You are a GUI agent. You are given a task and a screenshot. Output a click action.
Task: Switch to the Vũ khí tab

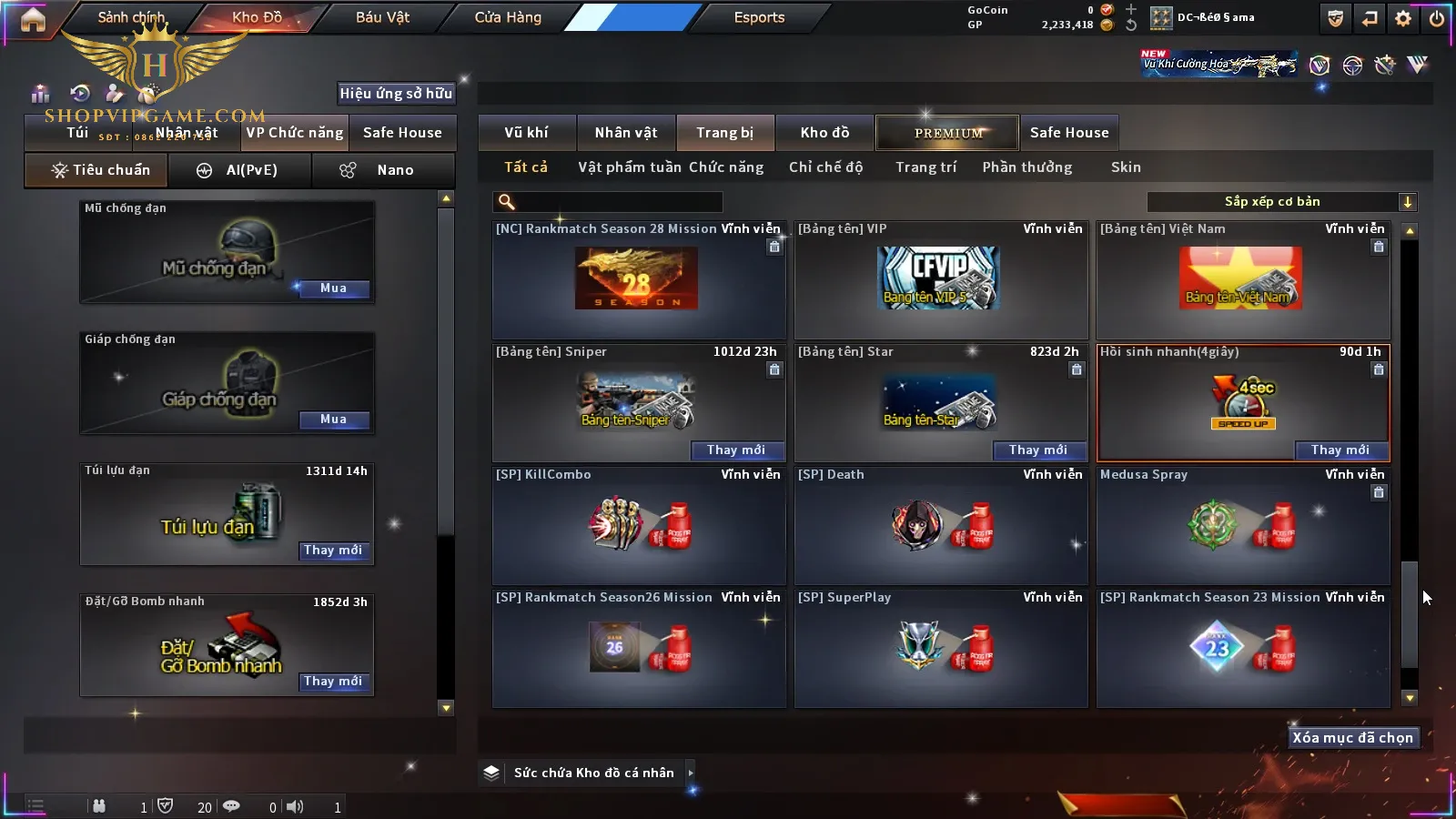tap(526, 133)
